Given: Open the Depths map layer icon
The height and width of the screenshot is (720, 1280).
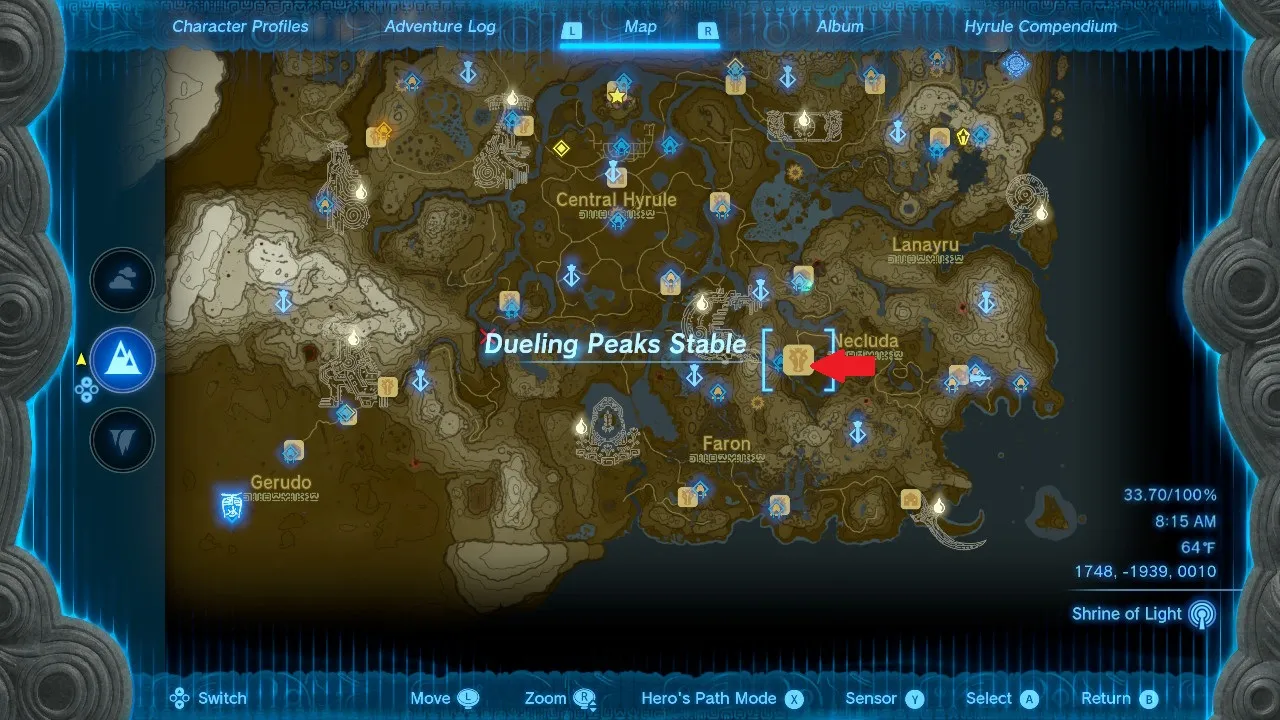Looking at the screenshot, I should [x=122, y=440].
